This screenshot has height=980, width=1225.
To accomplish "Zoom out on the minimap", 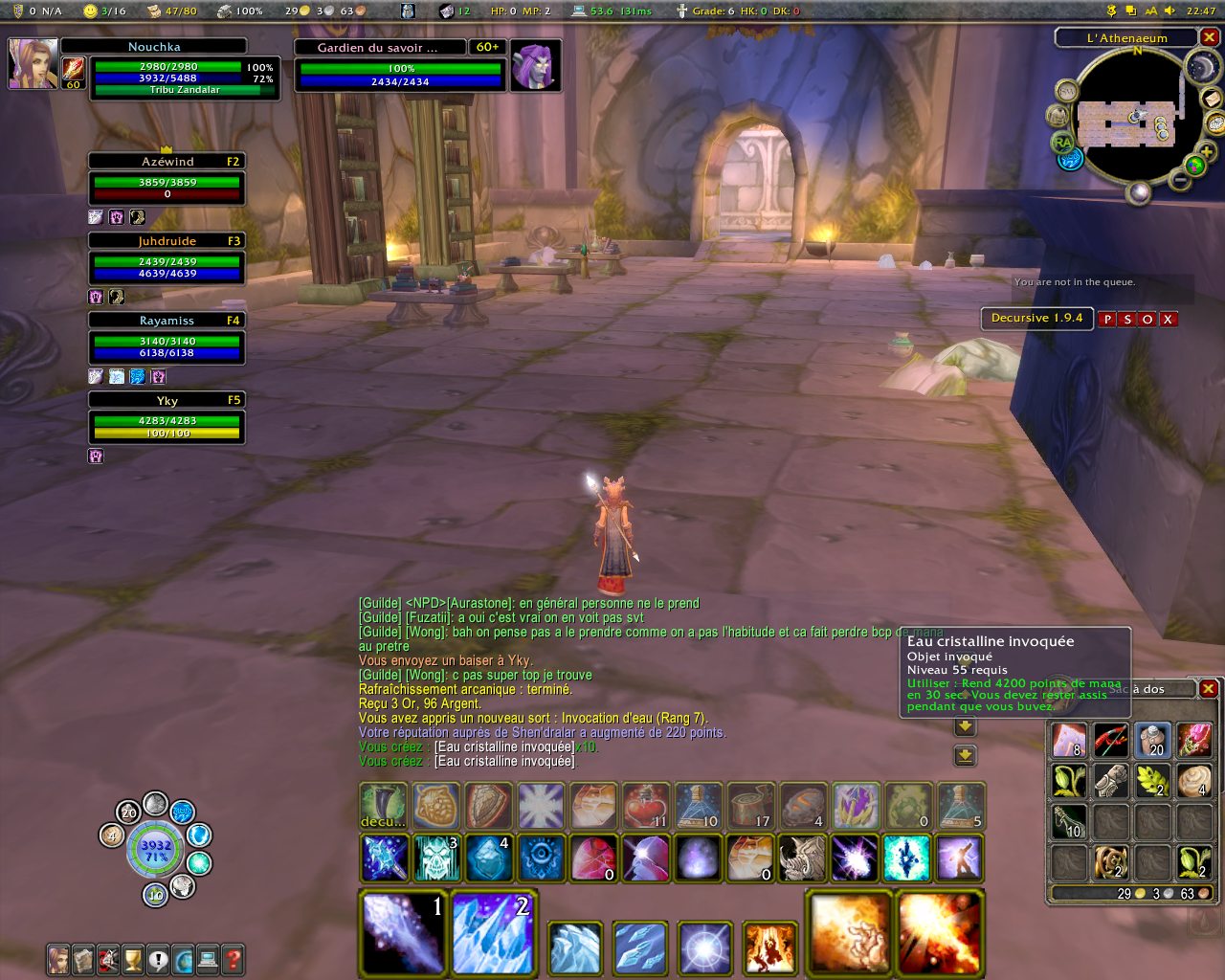I will coord(1180,181).
